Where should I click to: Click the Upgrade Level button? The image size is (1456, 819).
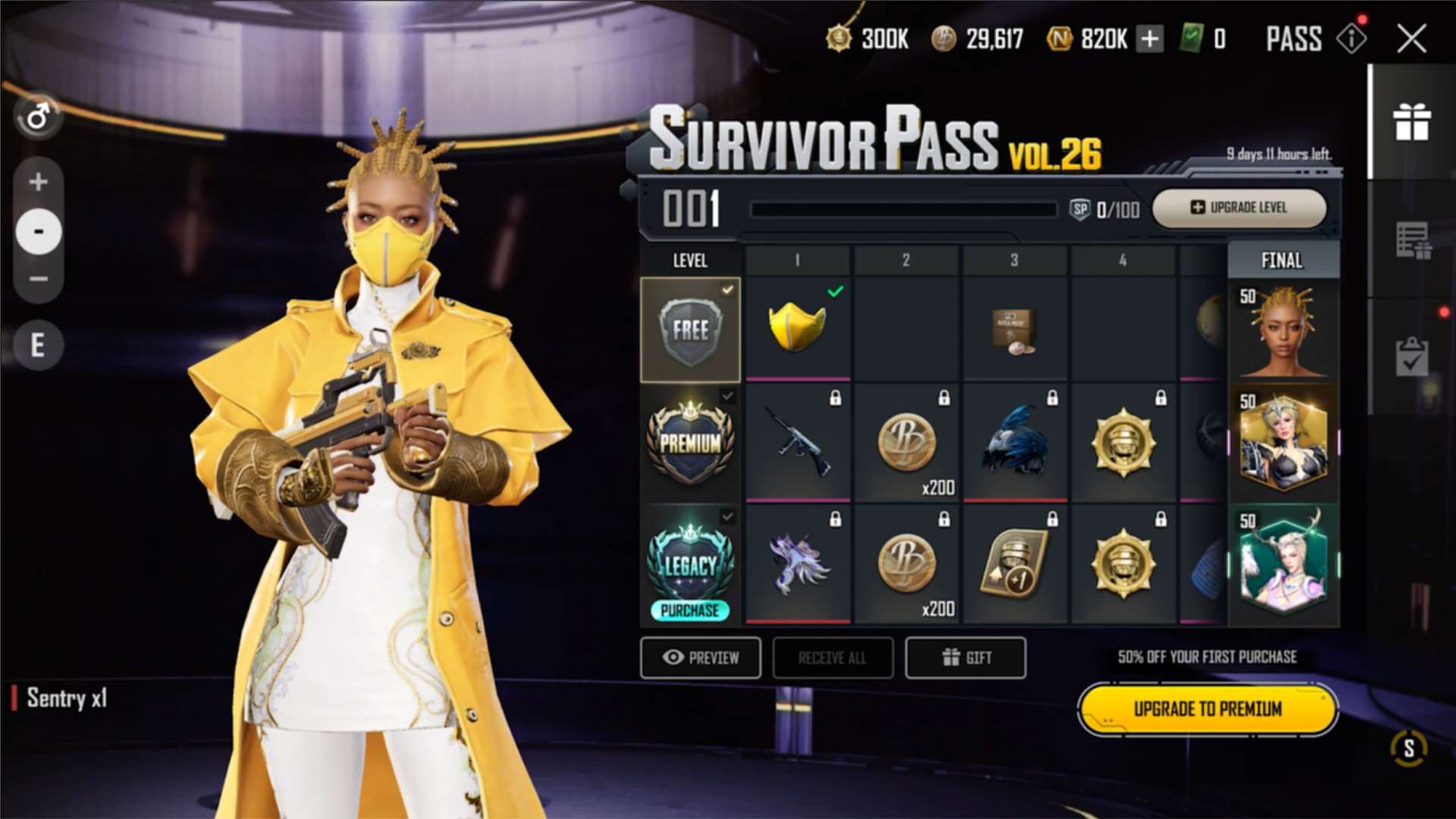click(1239, 207)
